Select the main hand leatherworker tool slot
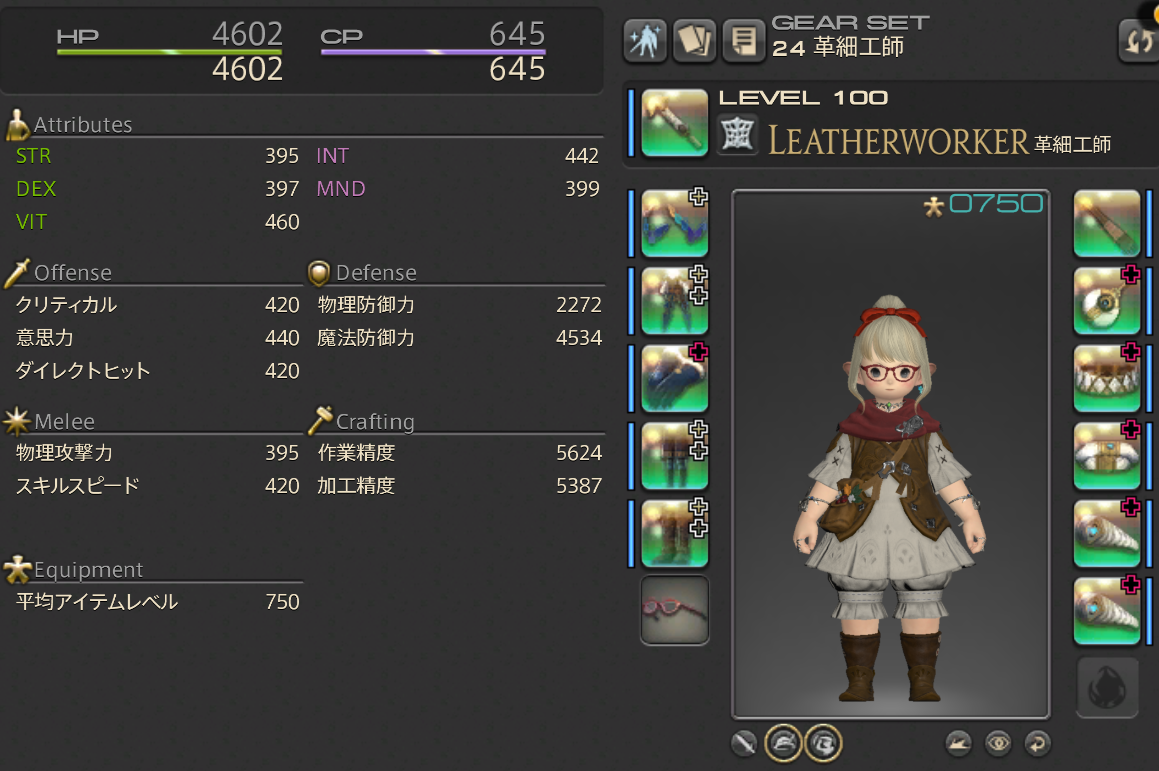This screenshot has width=1159, height=771. pyautogui.click(x=674, y=122)
